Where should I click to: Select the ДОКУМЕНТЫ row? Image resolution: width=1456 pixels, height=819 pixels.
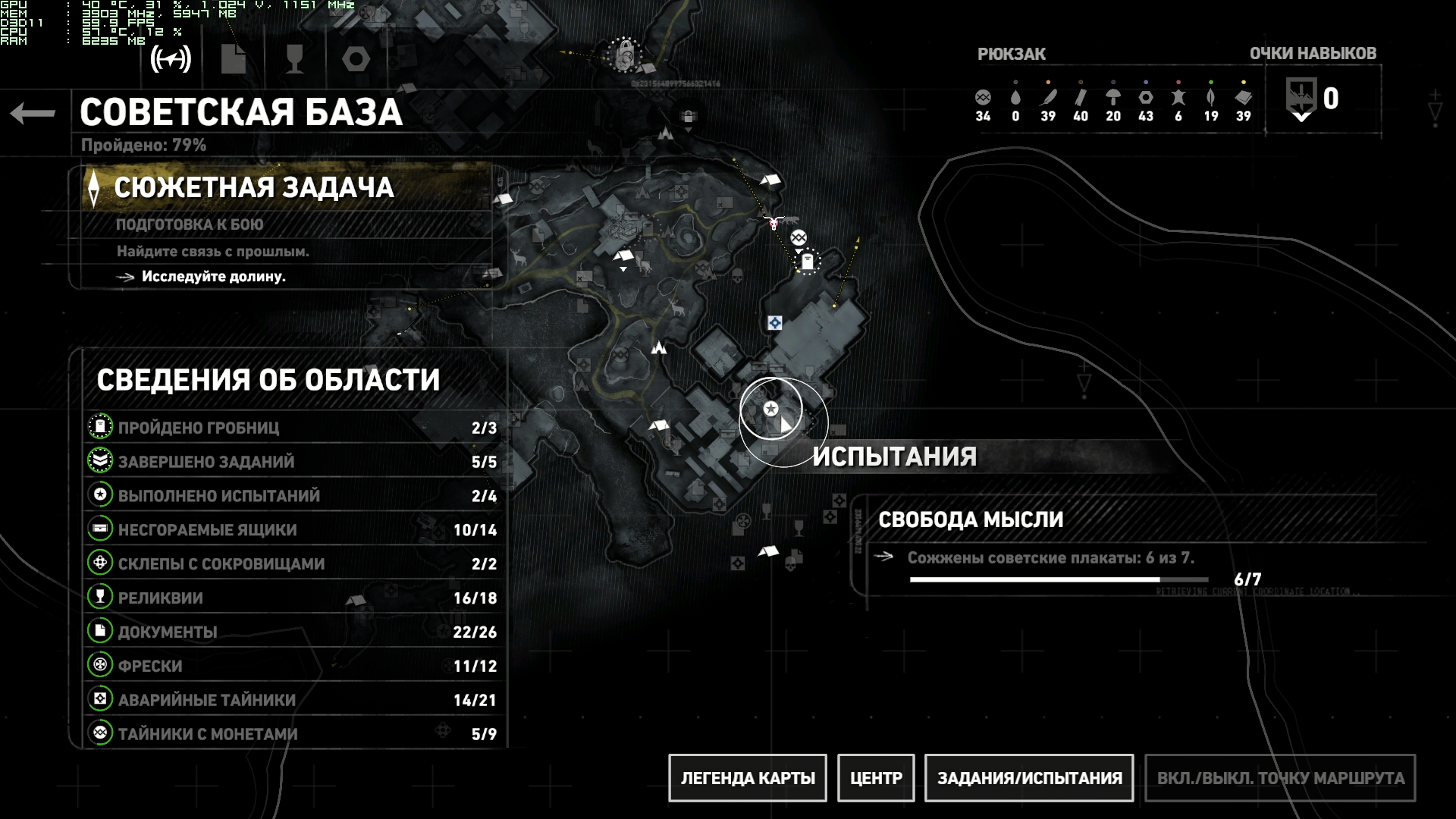292,632
